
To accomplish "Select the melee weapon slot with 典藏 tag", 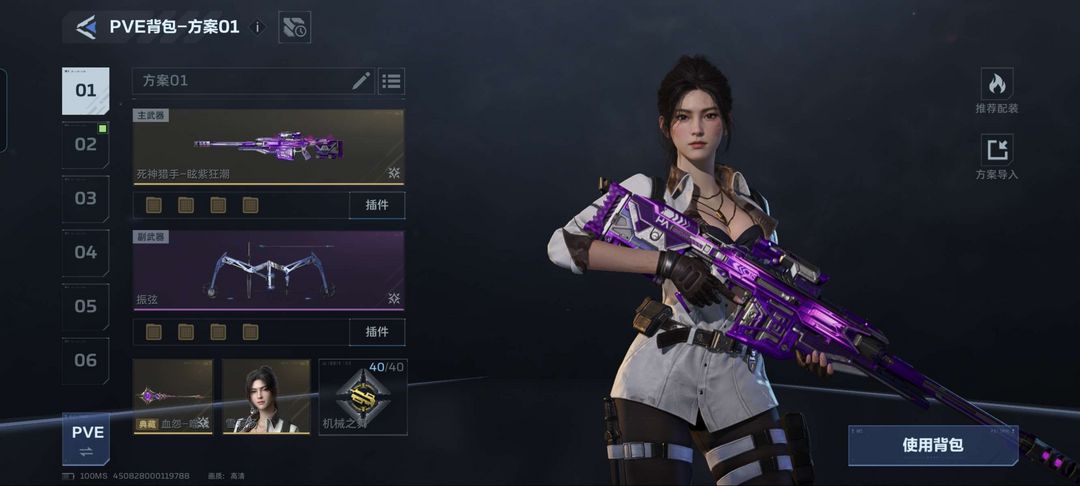I will (x=173, y=397).
